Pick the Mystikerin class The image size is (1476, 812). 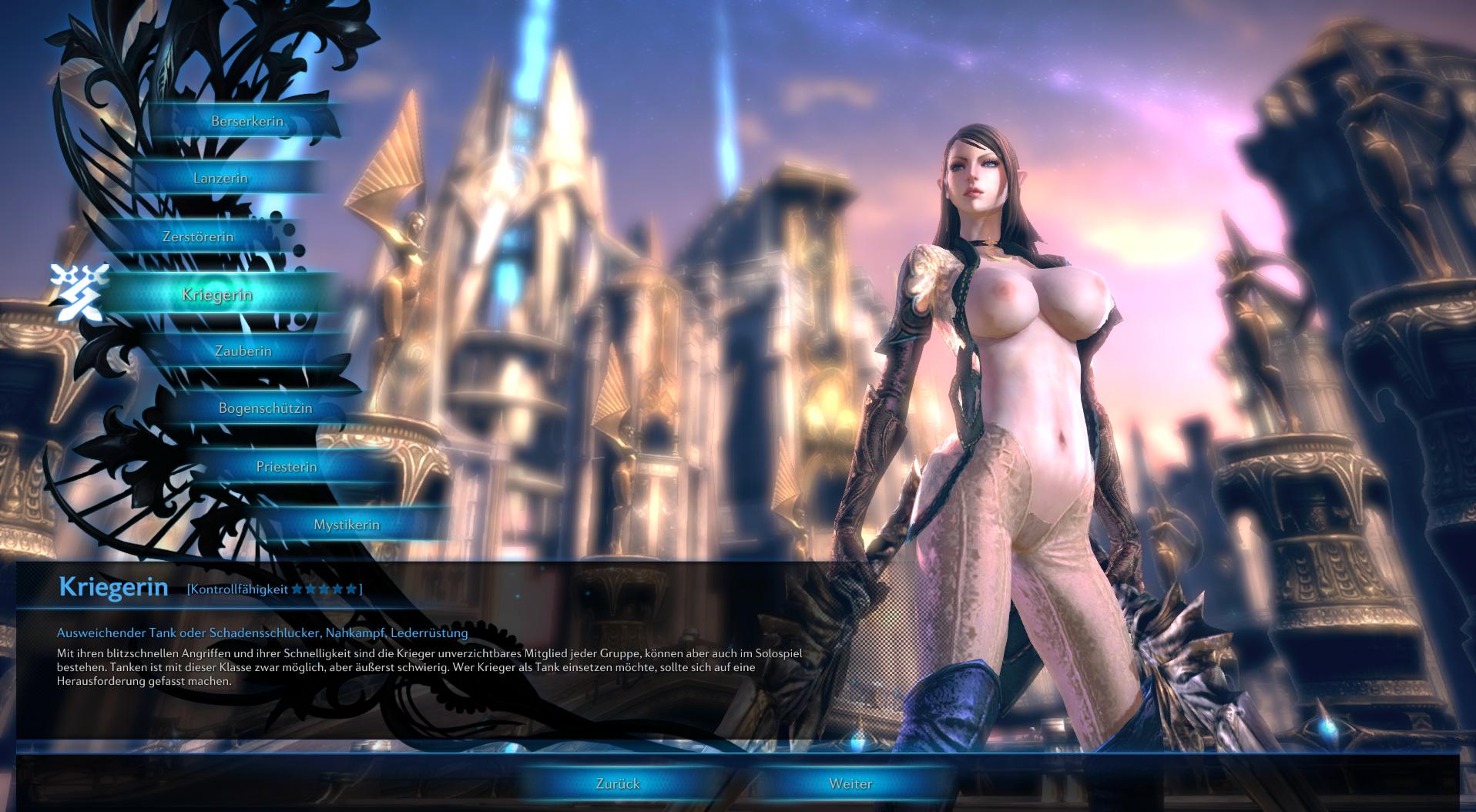[347, 525]
